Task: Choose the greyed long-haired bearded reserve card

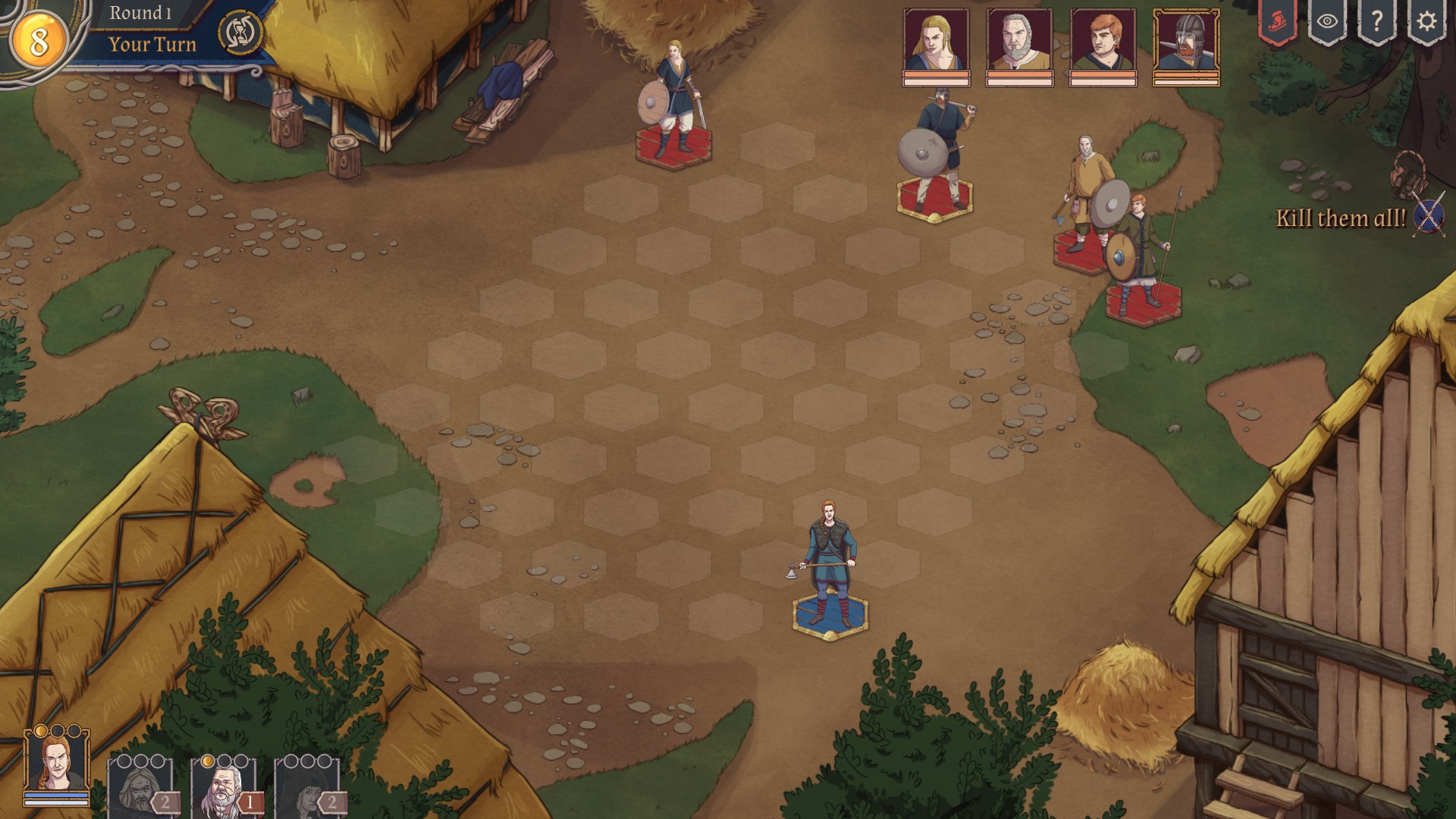Action: pos(140,789)
